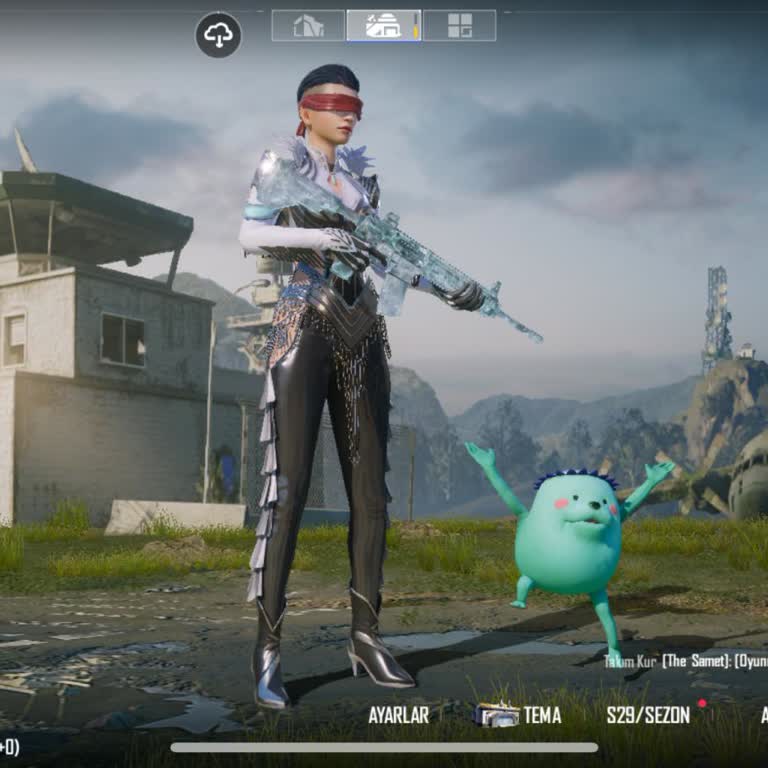Viewport: 768px width, 768px height.
Task: Switch to the mountain map tab
Action: pyautogui.click(x=308, y=26)
